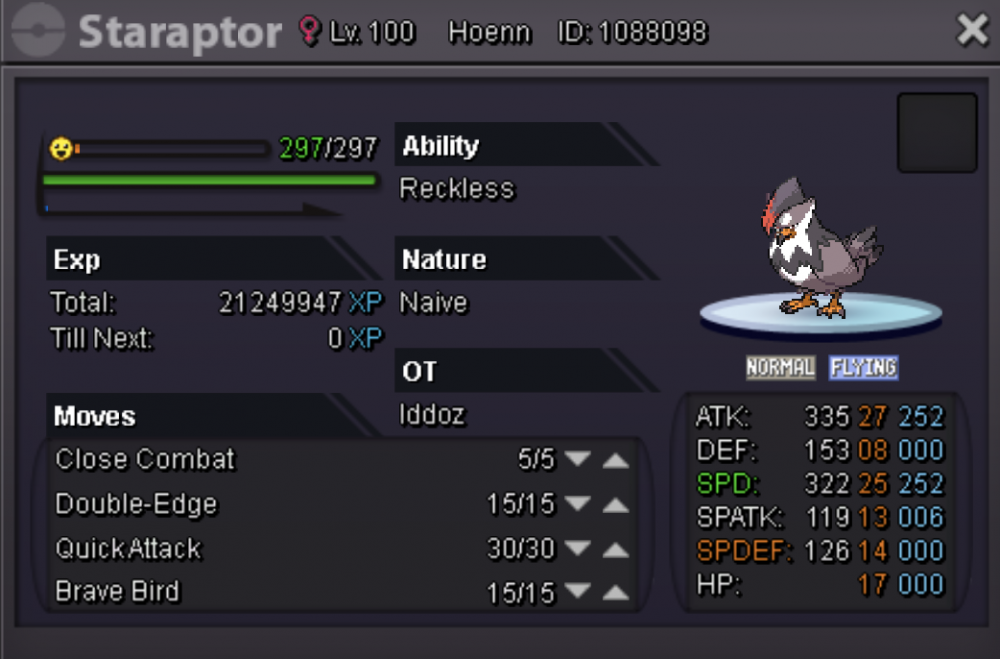Move Double-Edge down one slot

(578, 505)
